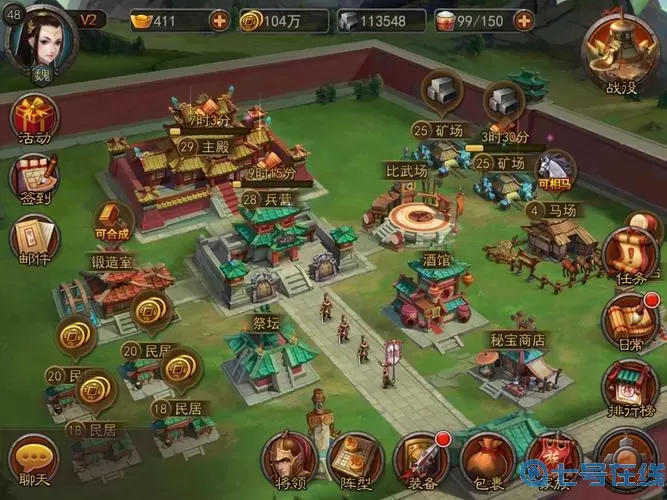This screenshot has height=500, width=667.
Task: Open the 装备 equipment menu
Action: point(421,461)
